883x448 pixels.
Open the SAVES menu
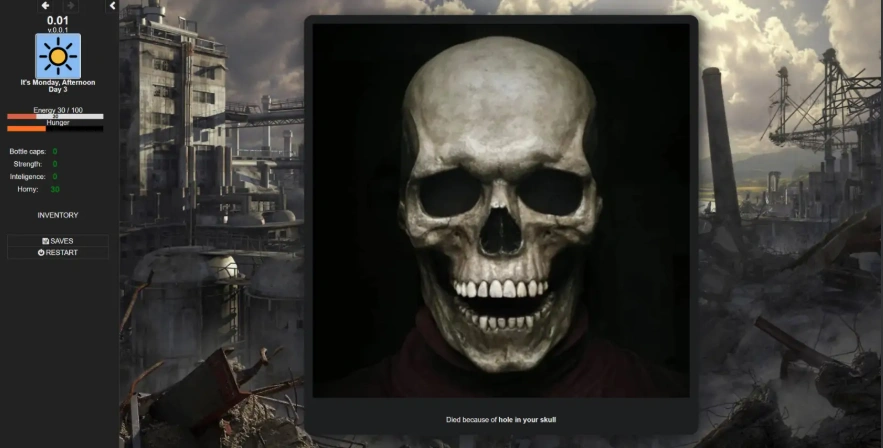click(57, 241)
